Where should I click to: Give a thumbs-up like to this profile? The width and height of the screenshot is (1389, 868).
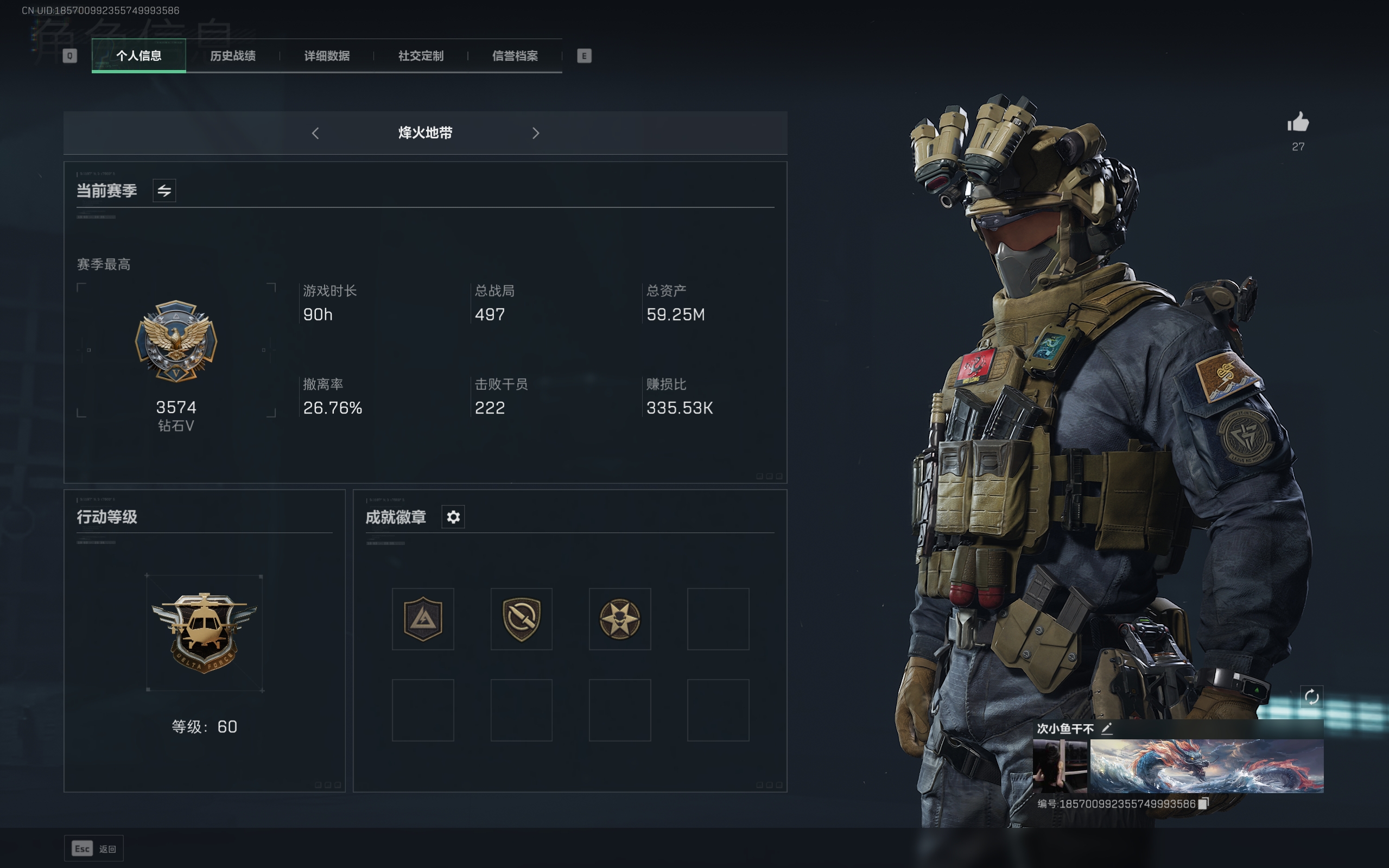(x=1298, y=122)
